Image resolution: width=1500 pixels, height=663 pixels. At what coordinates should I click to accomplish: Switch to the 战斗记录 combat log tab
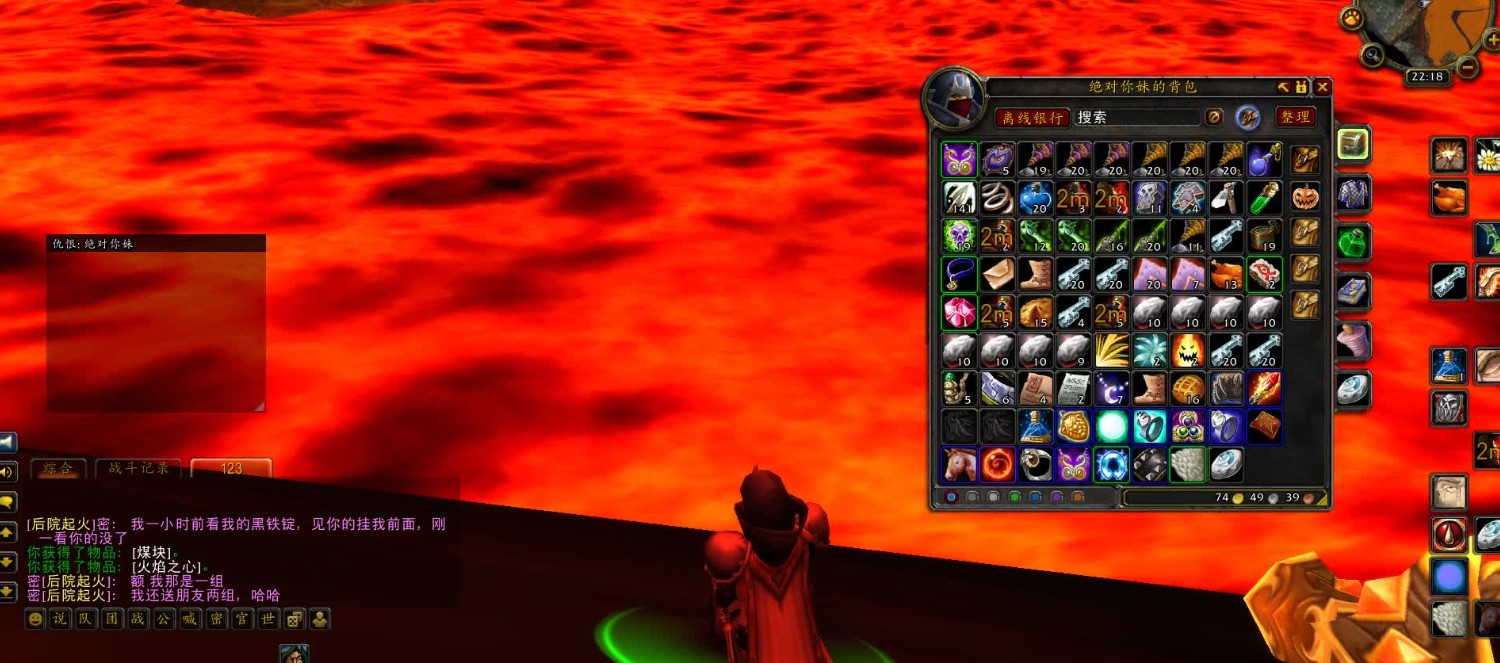[x=139, y=468]
